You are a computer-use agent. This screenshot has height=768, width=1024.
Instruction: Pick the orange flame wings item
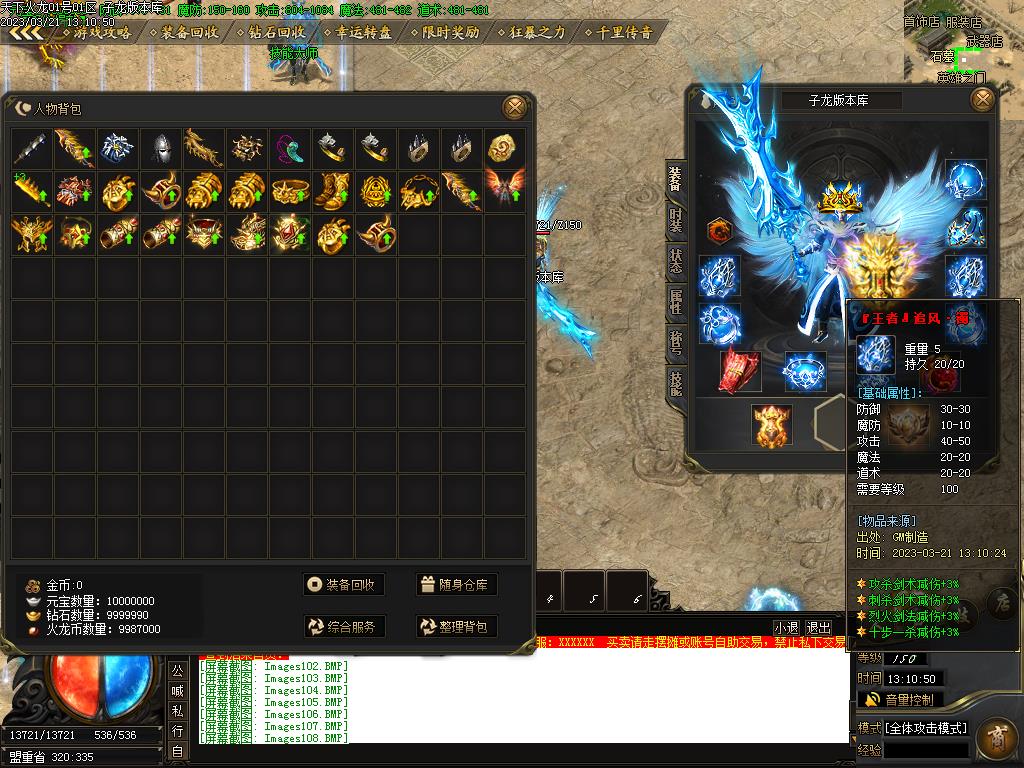point(504,190)
